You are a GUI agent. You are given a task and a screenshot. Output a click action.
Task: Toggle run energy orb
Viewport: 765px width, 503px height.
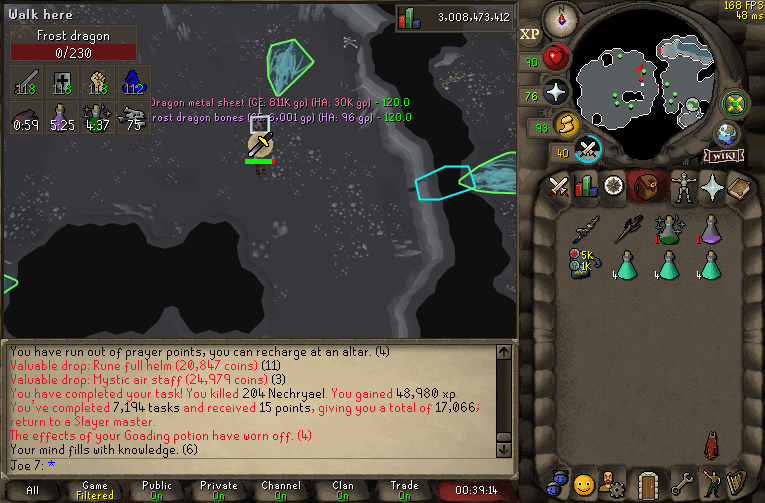click(567, 123)
